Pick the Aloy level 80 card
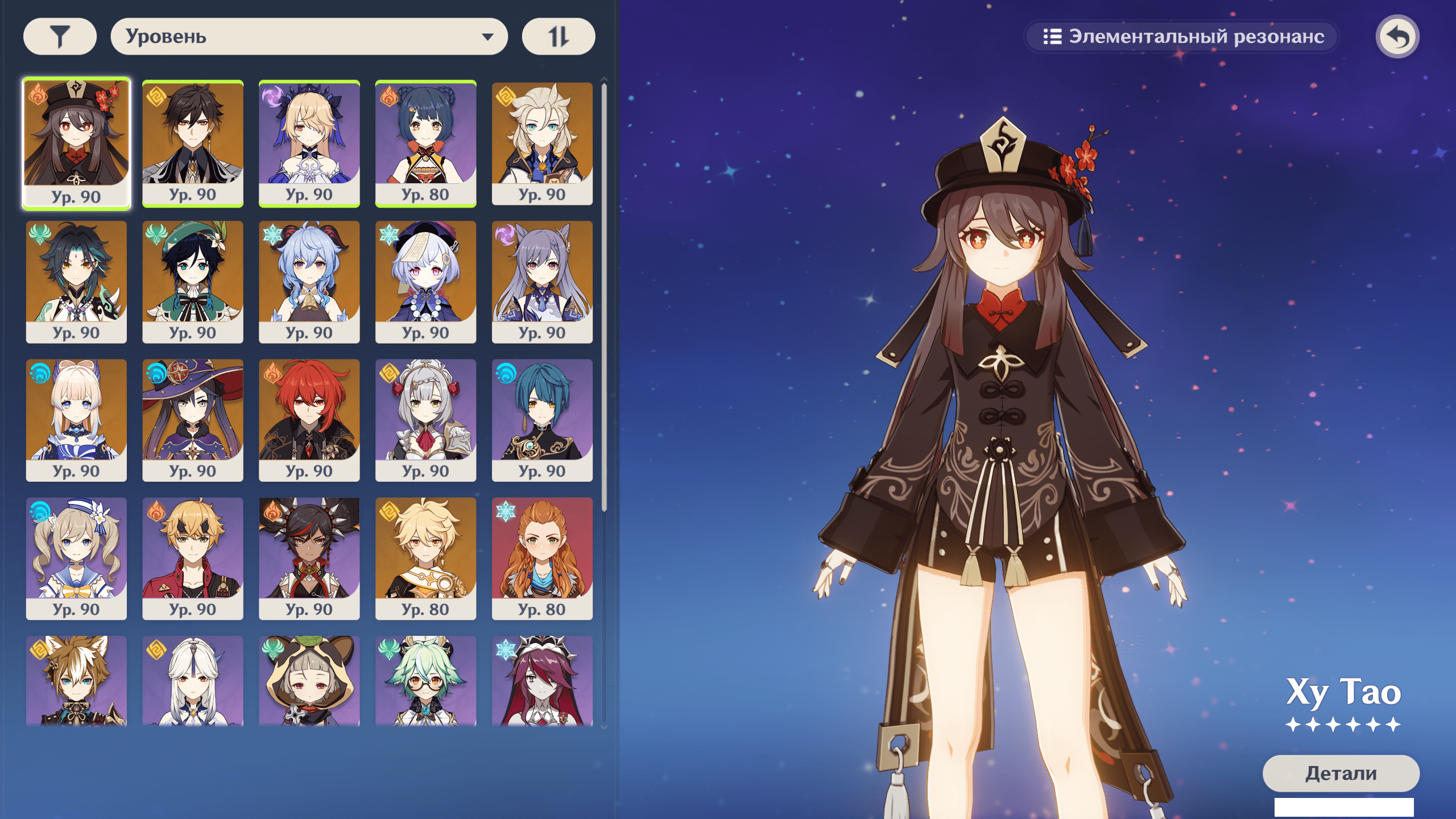 [x=542, y=558]
